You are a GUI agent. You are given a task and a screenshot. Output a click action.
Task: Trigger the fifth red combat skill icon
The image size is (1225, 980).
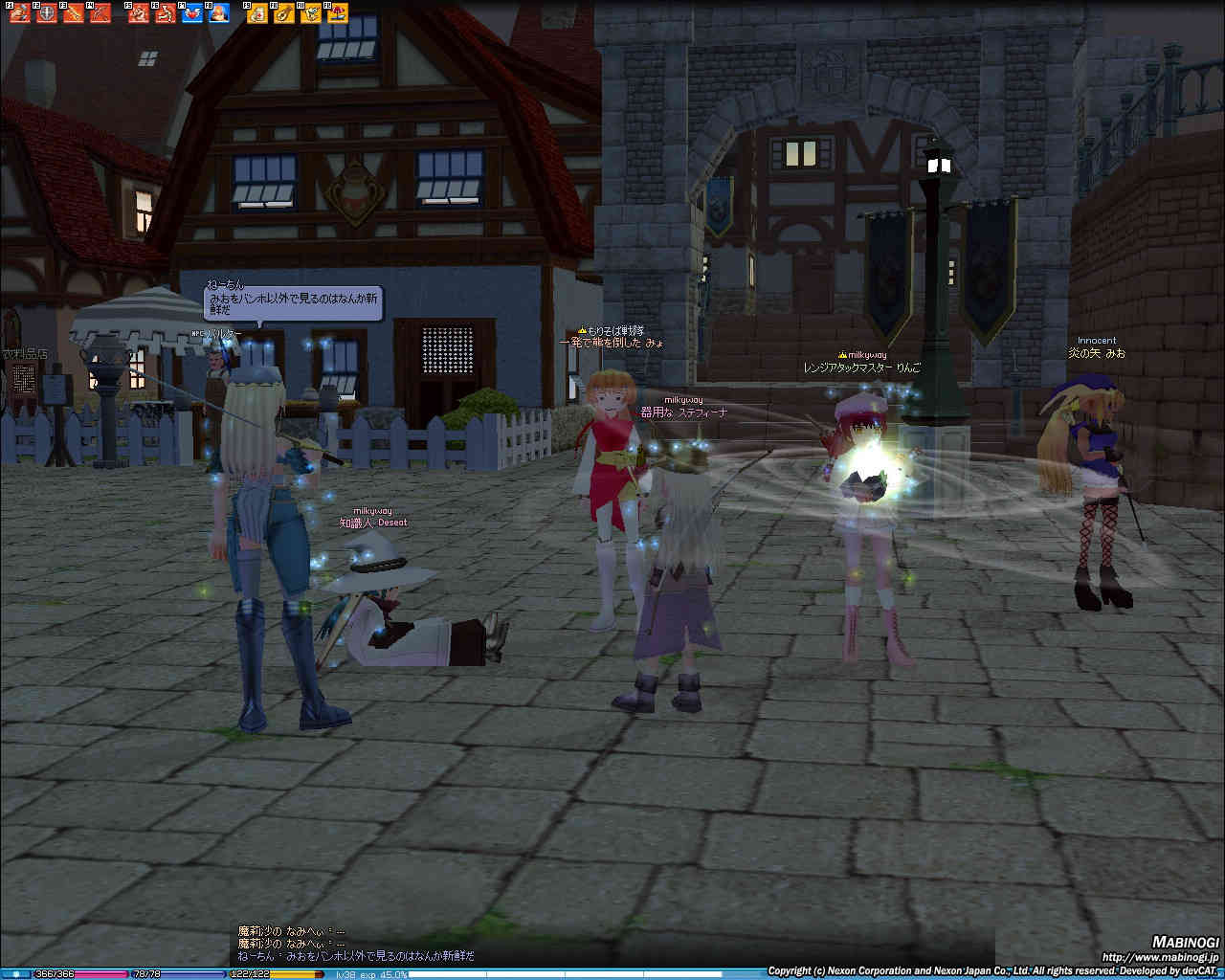pyautogui.click(x=139, y=13)
